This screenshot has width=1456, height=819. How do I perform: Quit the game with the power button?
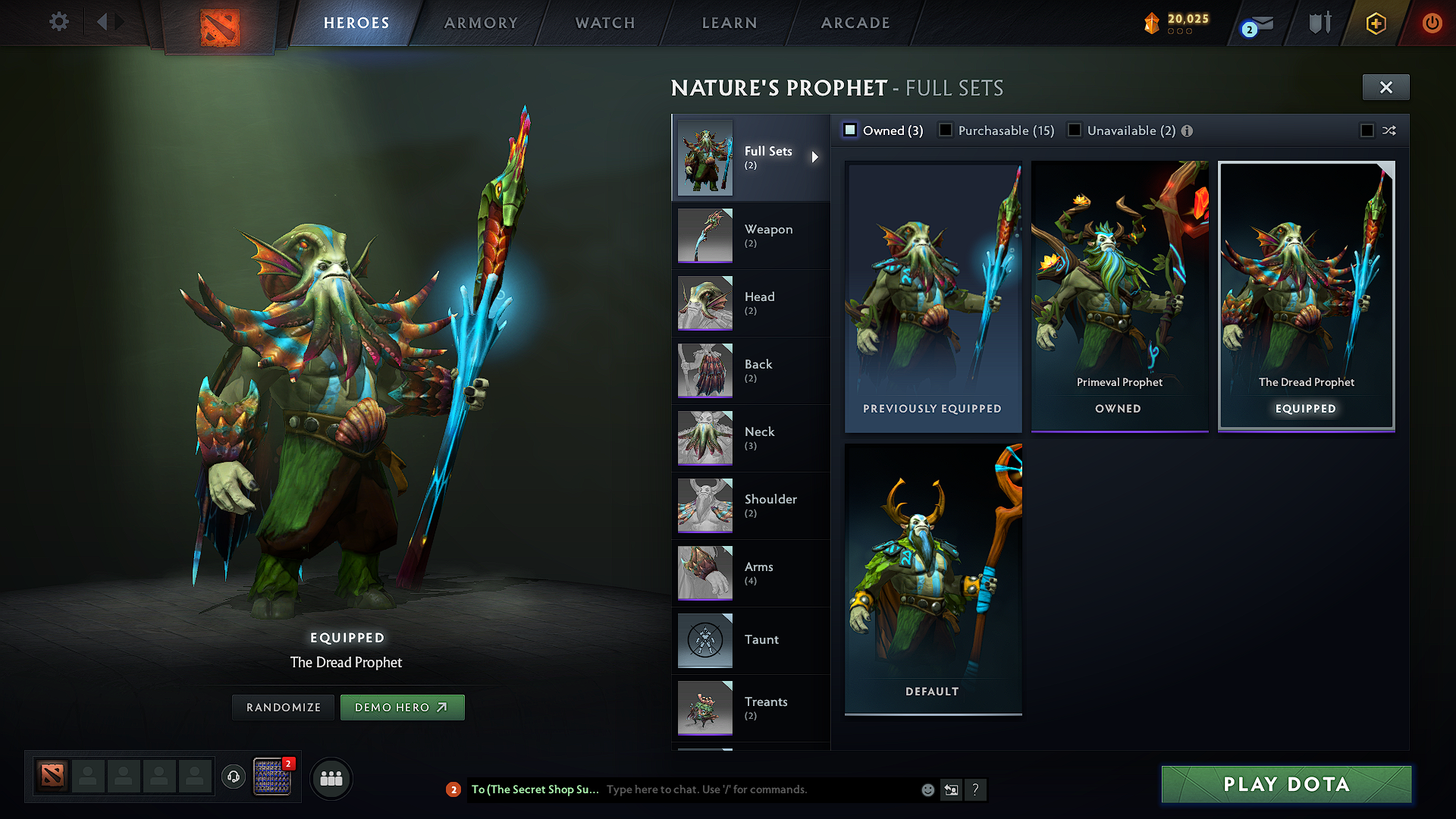click(x=1432, y=23)
